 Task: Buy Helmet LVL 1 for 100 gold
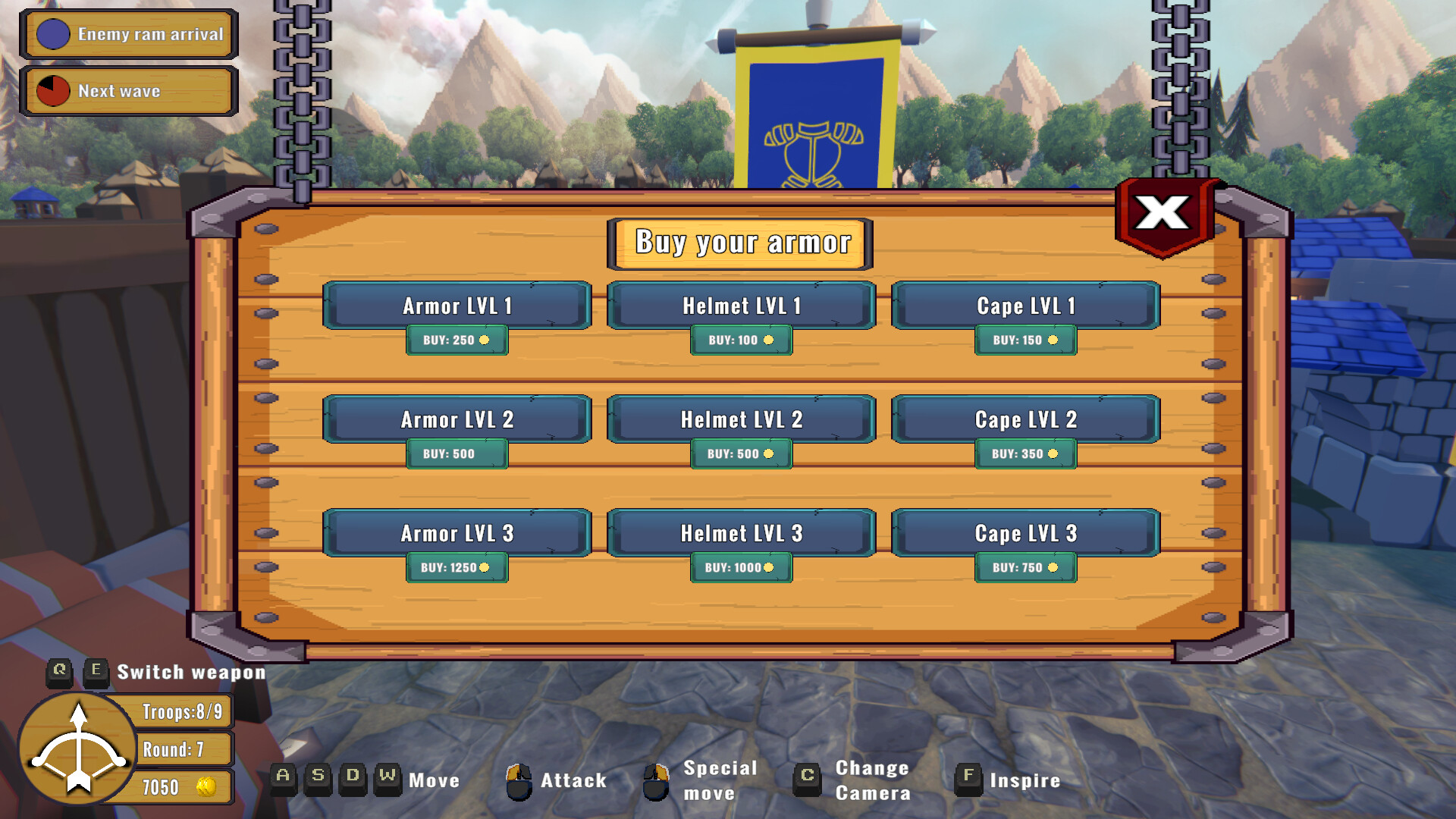(741, 340)
